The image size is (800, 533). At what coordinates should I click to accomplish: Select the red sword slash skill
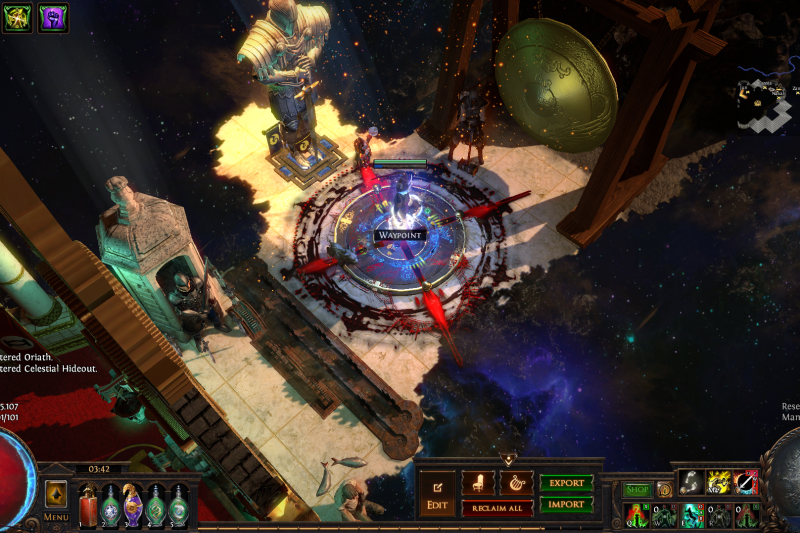746,482
